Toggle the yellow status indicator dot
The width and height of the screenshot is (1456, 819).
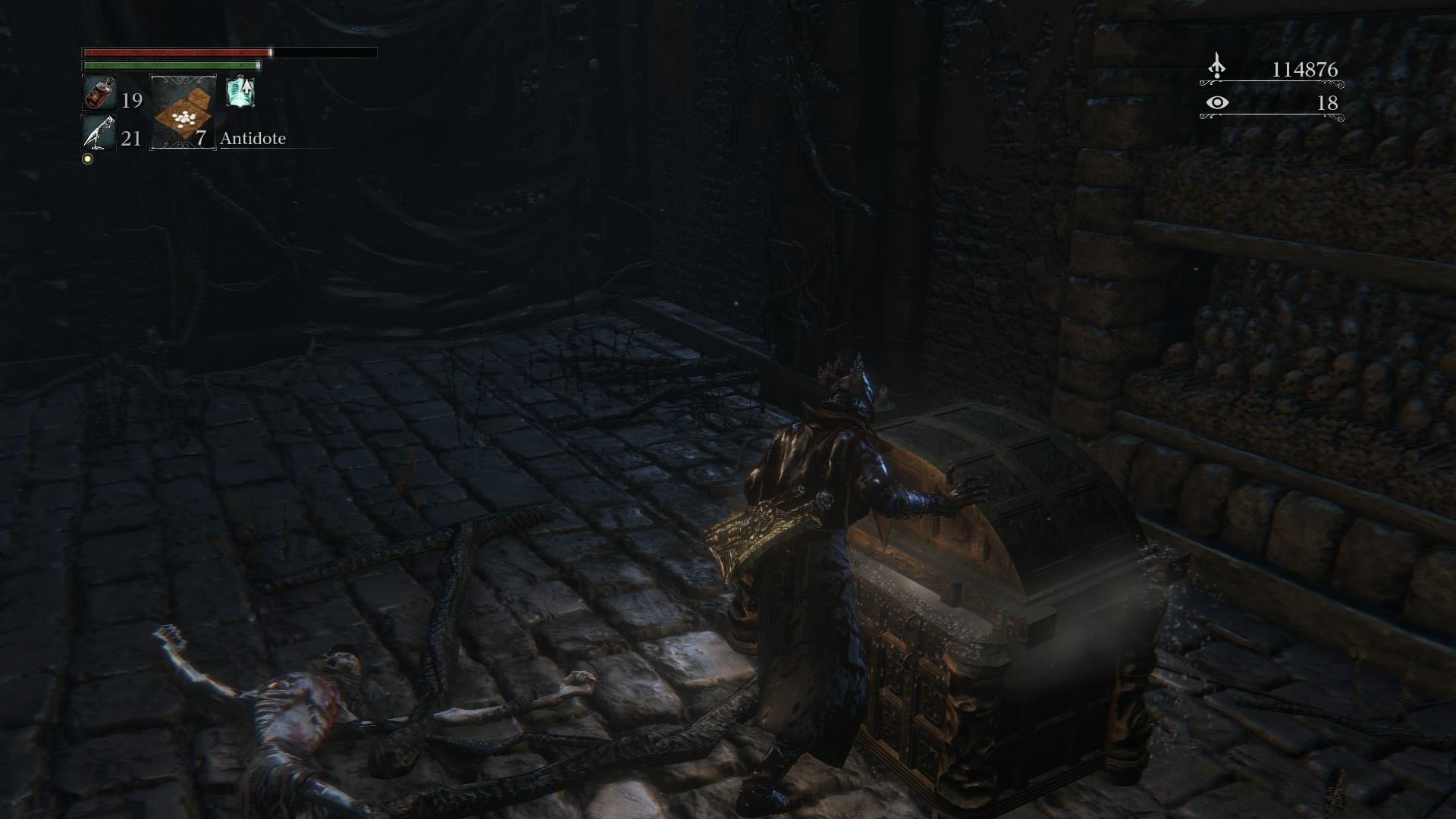[x=87, y=161]
